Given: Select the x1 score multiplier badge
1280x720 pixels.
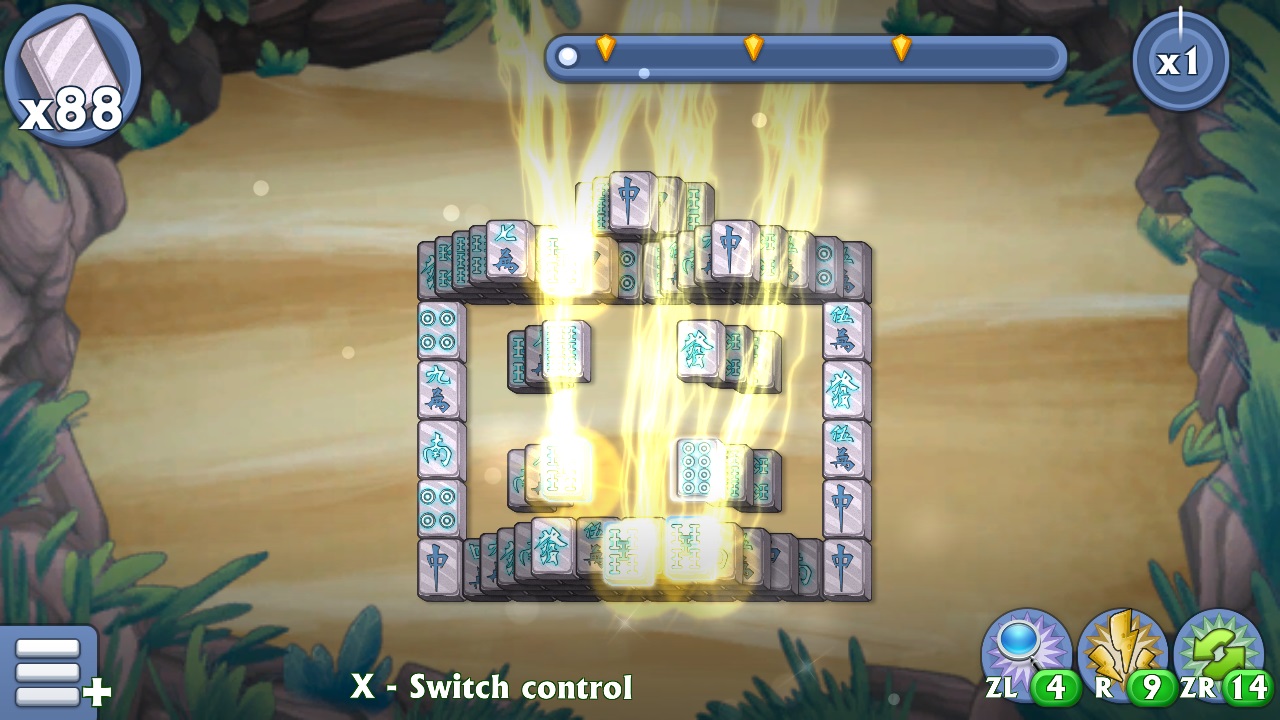Looking at the screenshot, I should (1181, 60).
